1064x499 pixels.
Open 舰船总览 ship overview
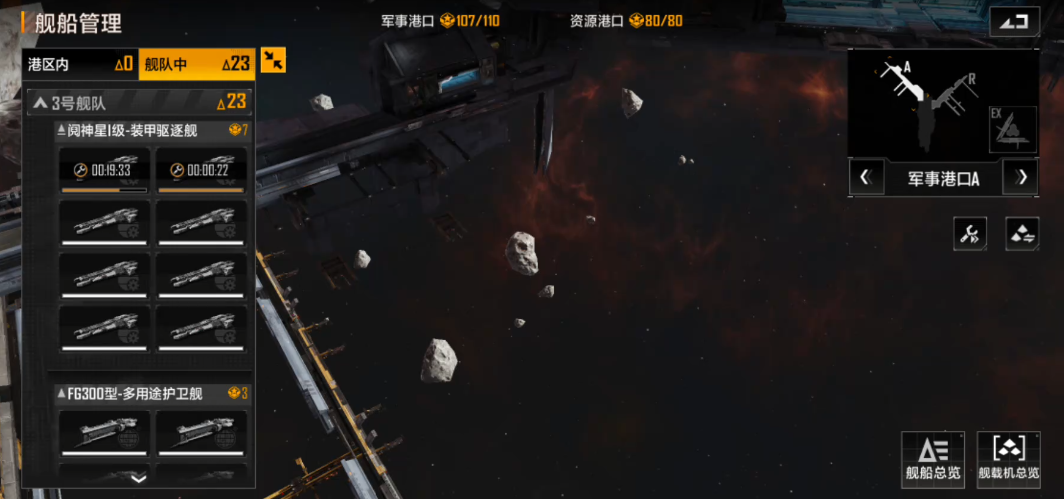[932, 460]
